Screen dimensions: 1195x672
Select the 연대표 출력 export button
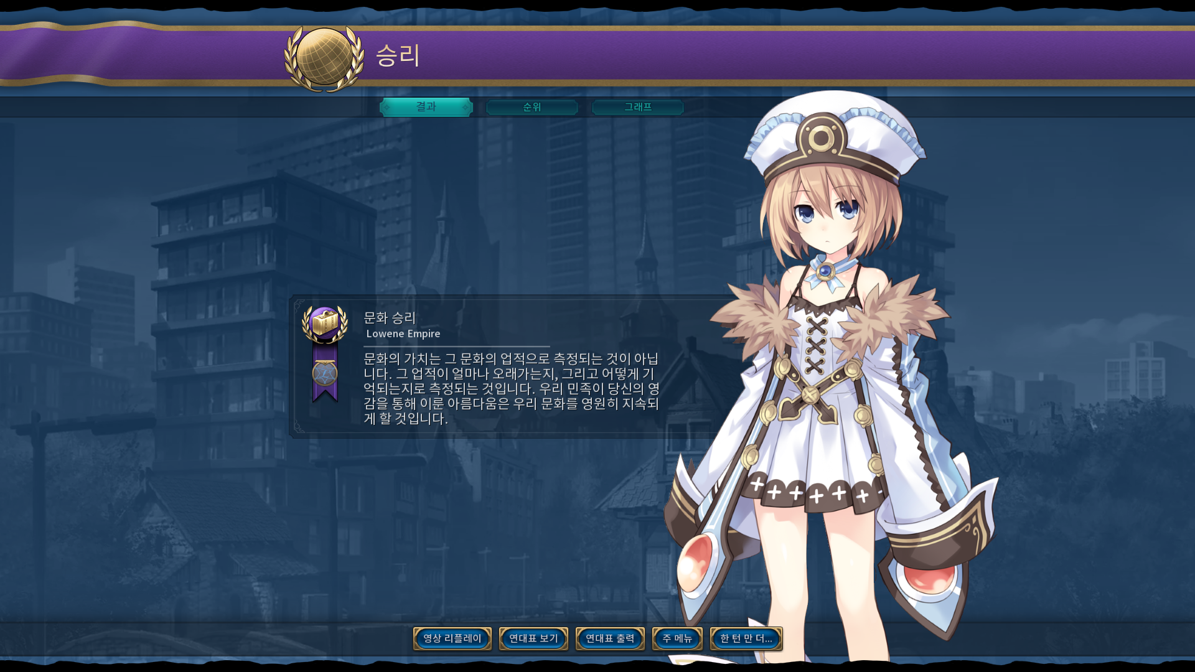(610, 638)
